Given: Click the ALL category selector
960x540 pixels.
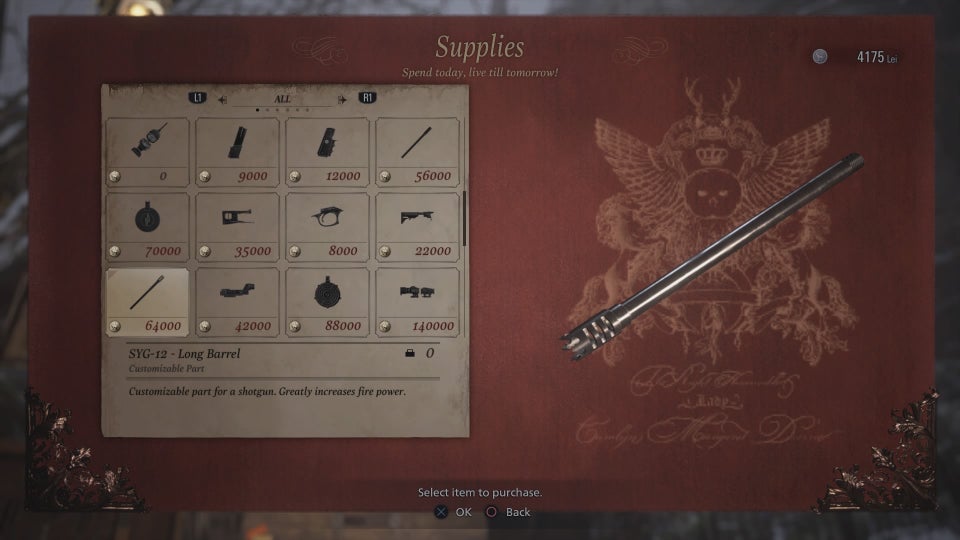Looking at the screenshot, I should pos(282,99).
